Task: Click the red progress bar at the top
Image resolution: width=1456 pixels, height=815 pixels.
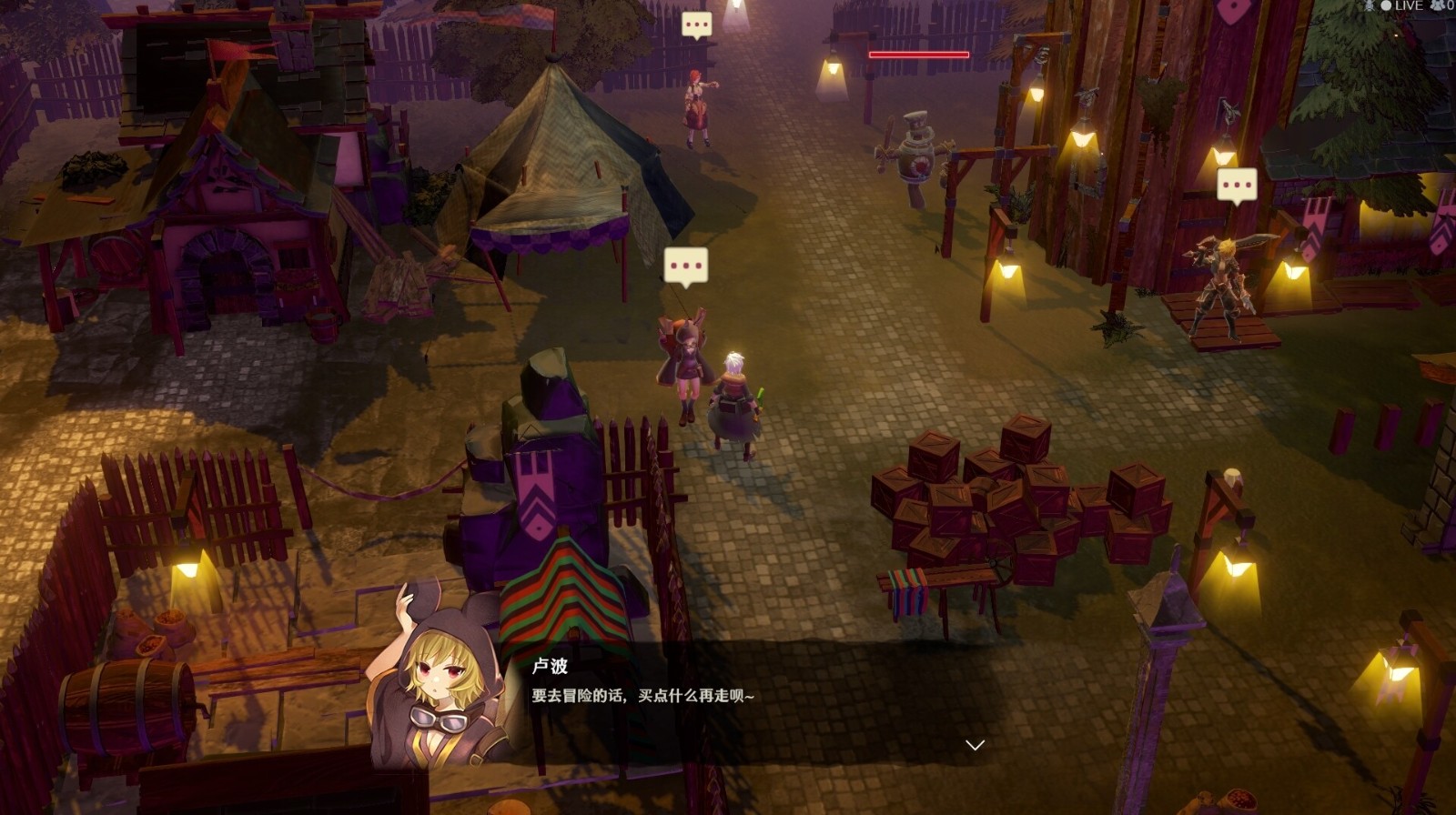Action: click(920, 55)
